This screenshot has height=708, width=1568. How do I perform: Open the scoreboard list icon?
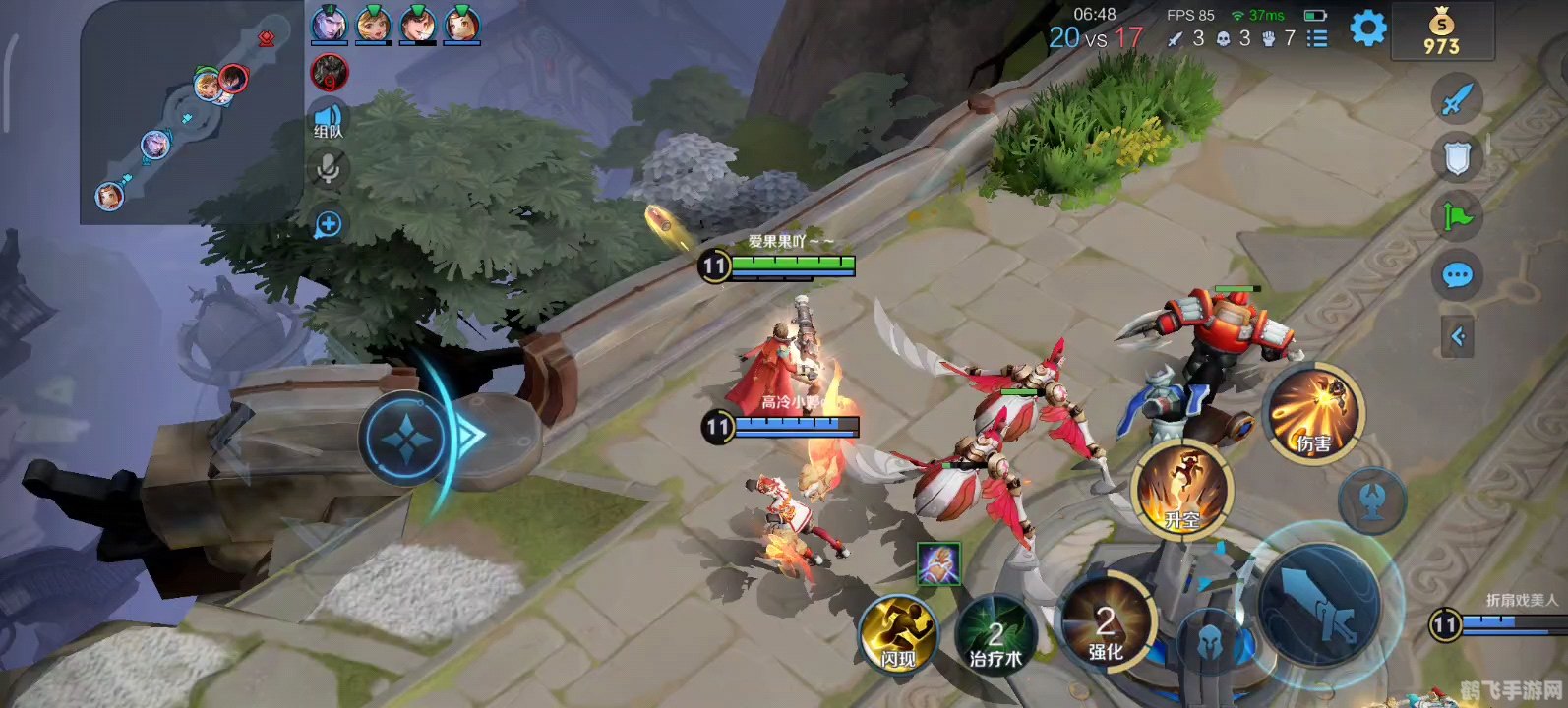click(x=1317, y=38)
